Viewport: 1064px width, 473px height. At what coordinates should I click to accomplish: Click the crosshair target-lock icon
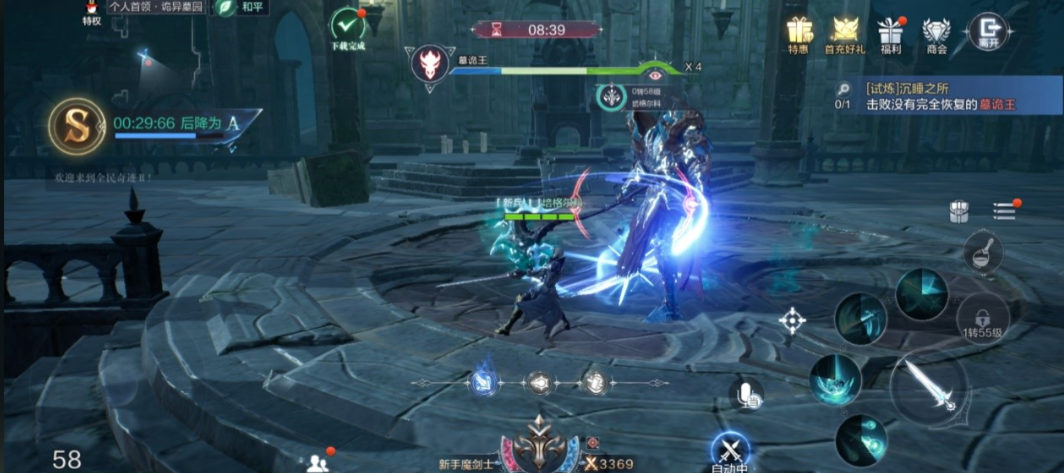[793, 321]
